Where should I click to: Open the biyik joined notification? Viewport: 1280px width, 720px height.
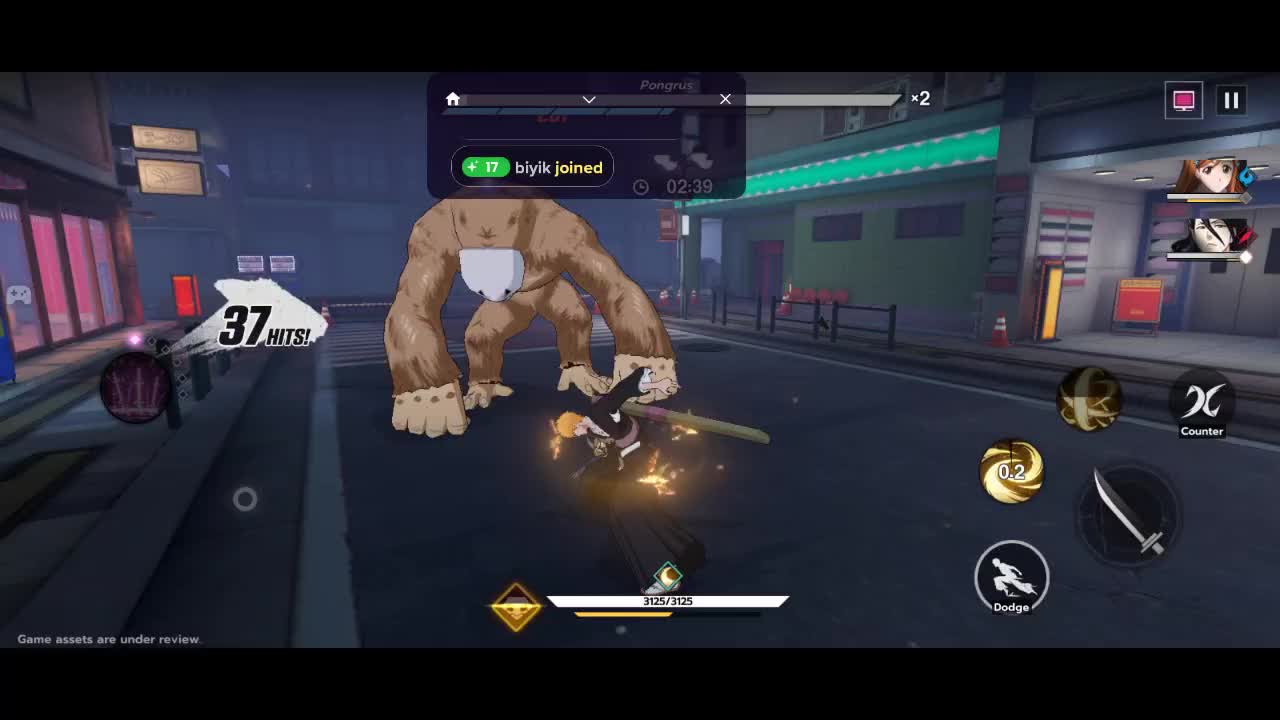tap(533, 167)
